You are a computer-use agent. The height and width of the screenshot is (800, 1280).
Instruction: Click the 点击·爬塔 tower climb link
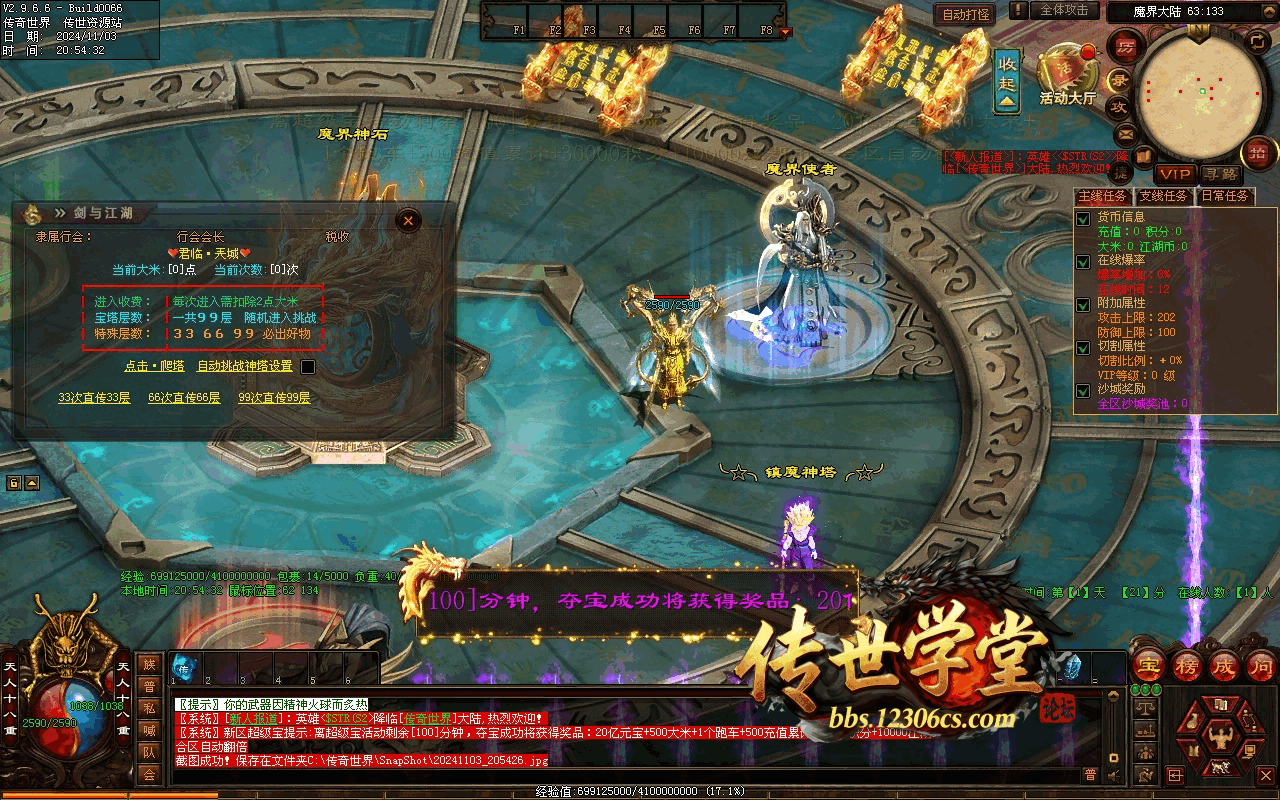154,366
